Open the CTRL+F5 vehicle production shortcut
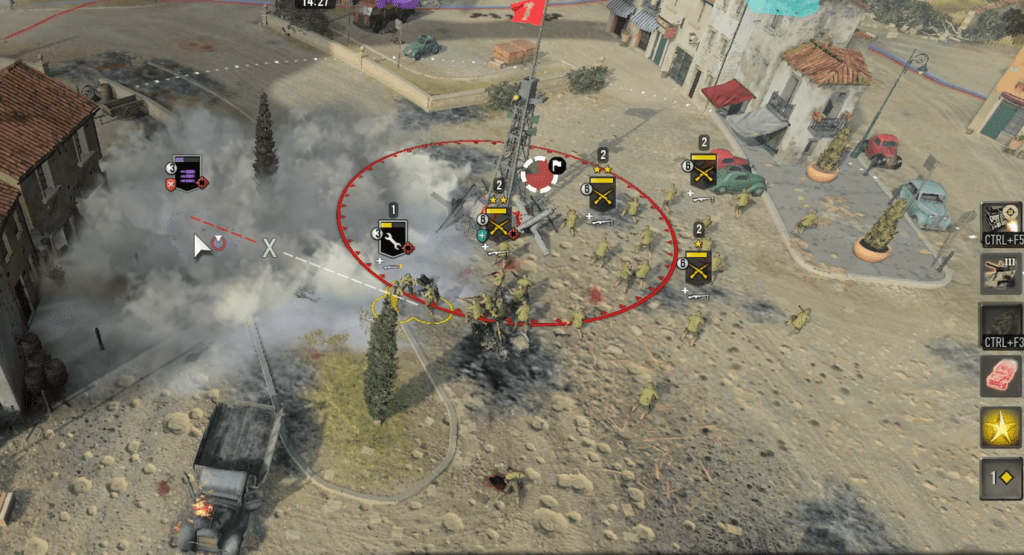The height and width of the screenshot is (555, 1024). (1000, 218)
